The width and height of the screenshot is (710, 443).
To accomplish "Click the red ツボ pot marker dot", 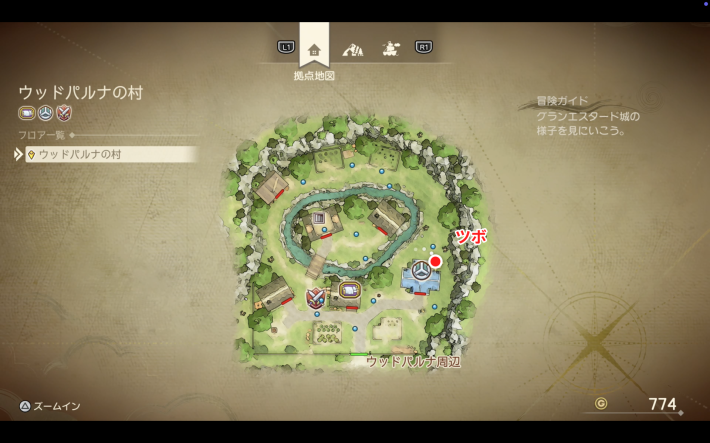I will pyautogui.click(x=435, y=261).
